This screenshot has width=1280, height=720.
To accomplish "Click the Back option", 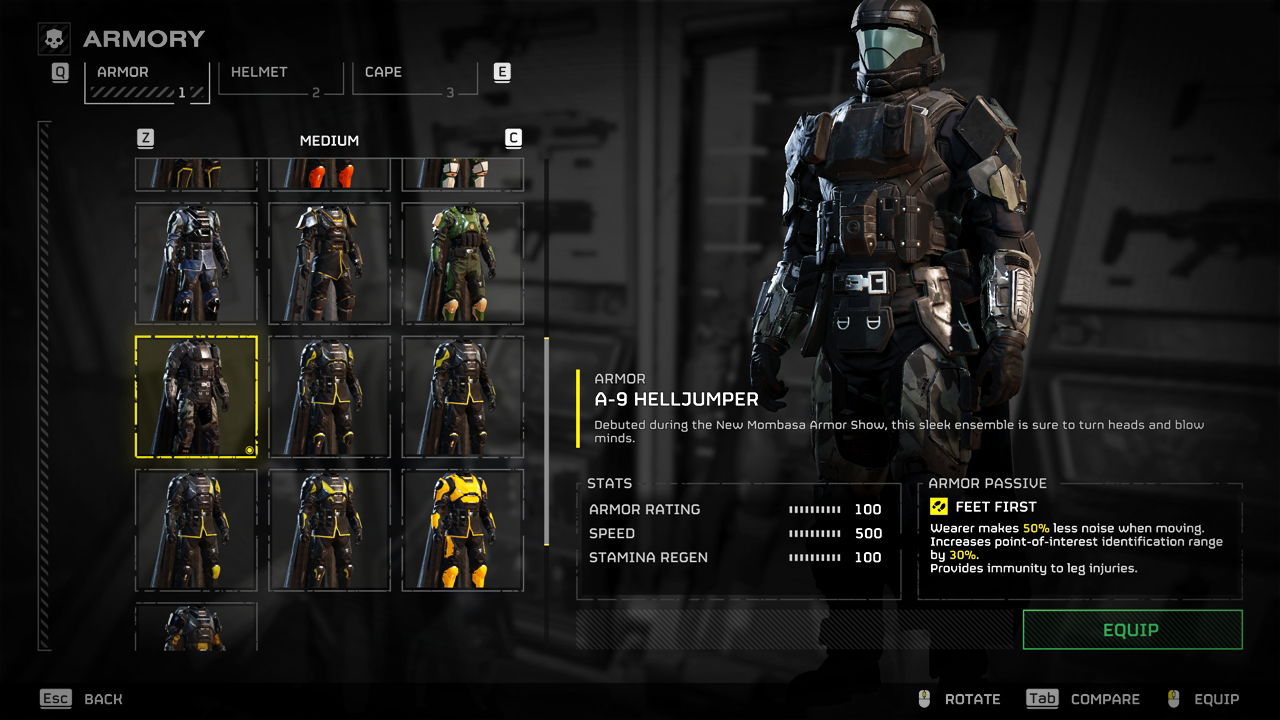I will coord(103,699).
